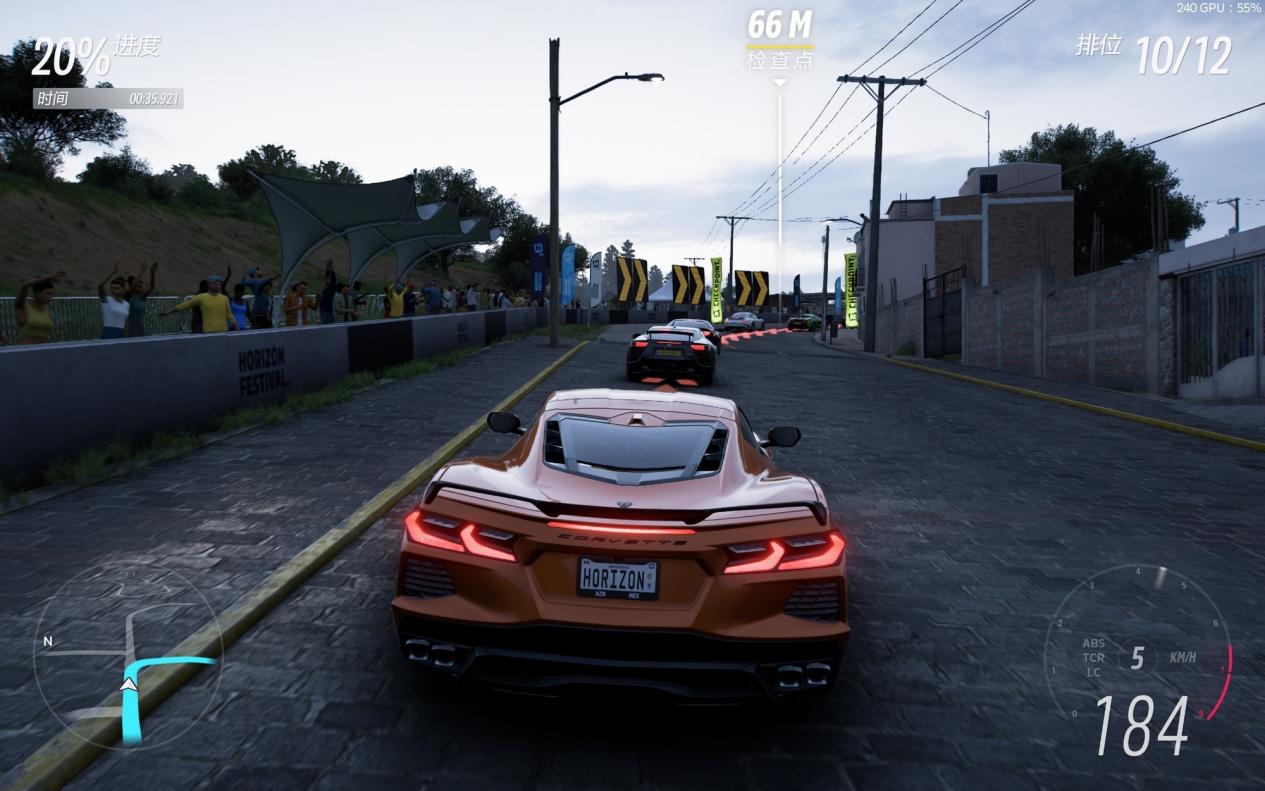Select the checkpoint distance marker
This screenshot has width=1265, height=791.
tap(780, 40)
